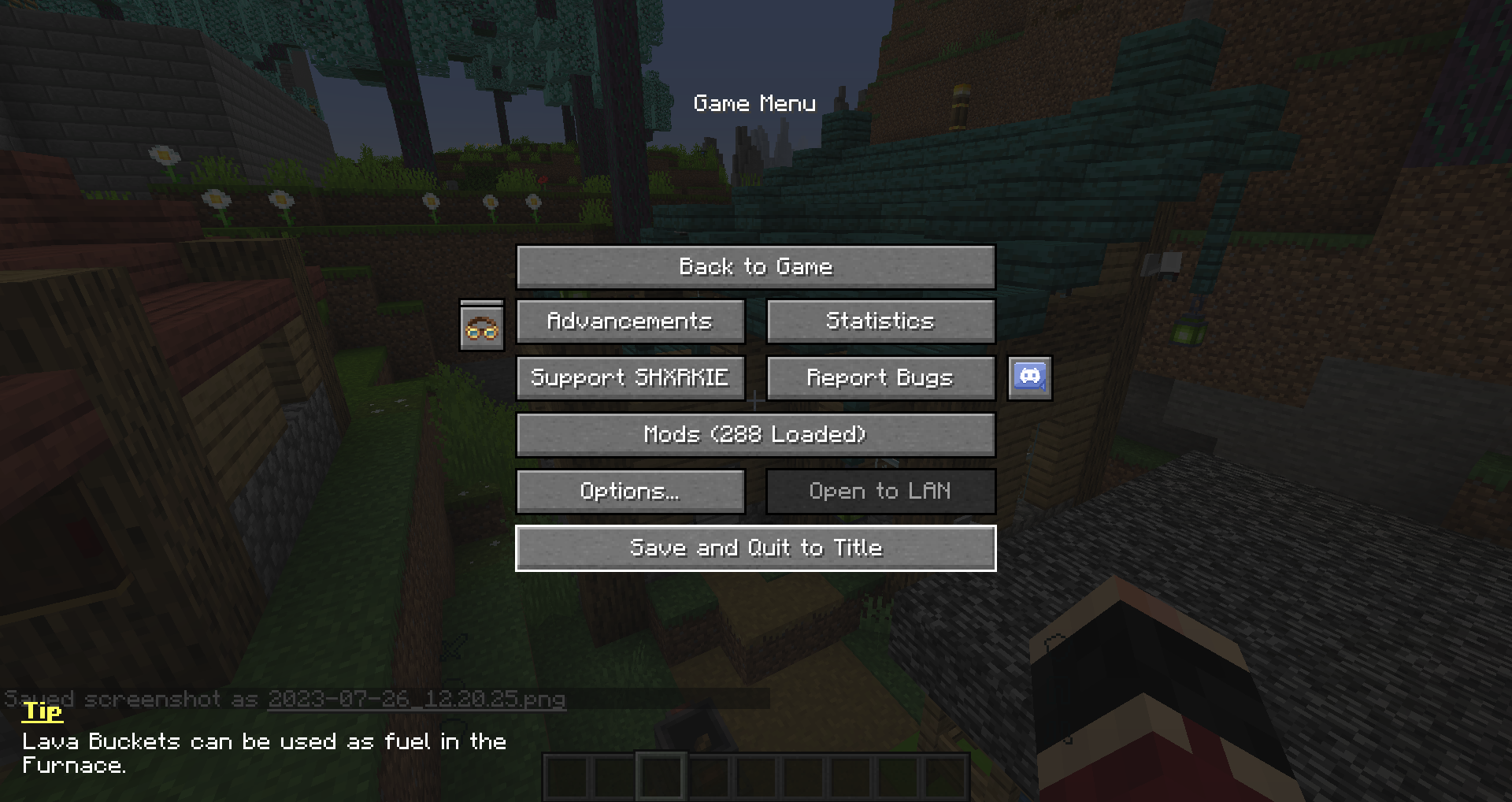View the Statistics screen

(880, 321)
